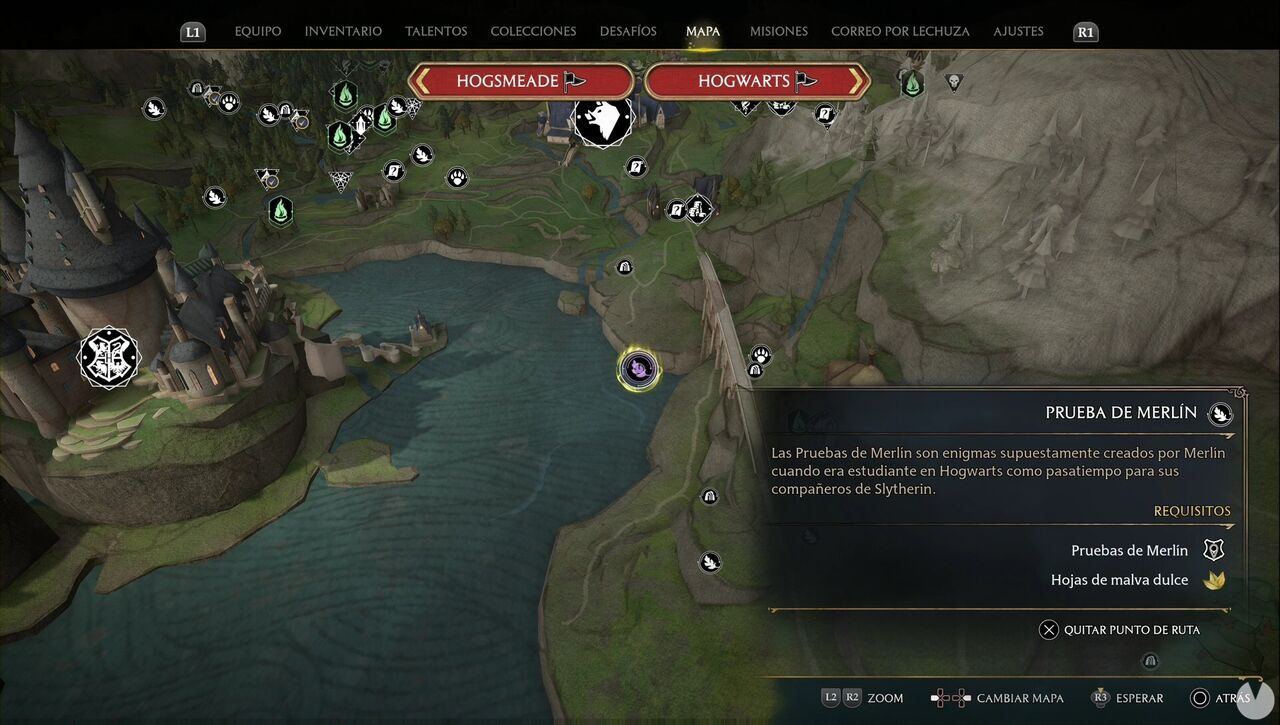The height and width of the screenshot is (725, 1280).
Task: Click the Pruebas de Merlín shield icon
Action: pos(1213,549)
